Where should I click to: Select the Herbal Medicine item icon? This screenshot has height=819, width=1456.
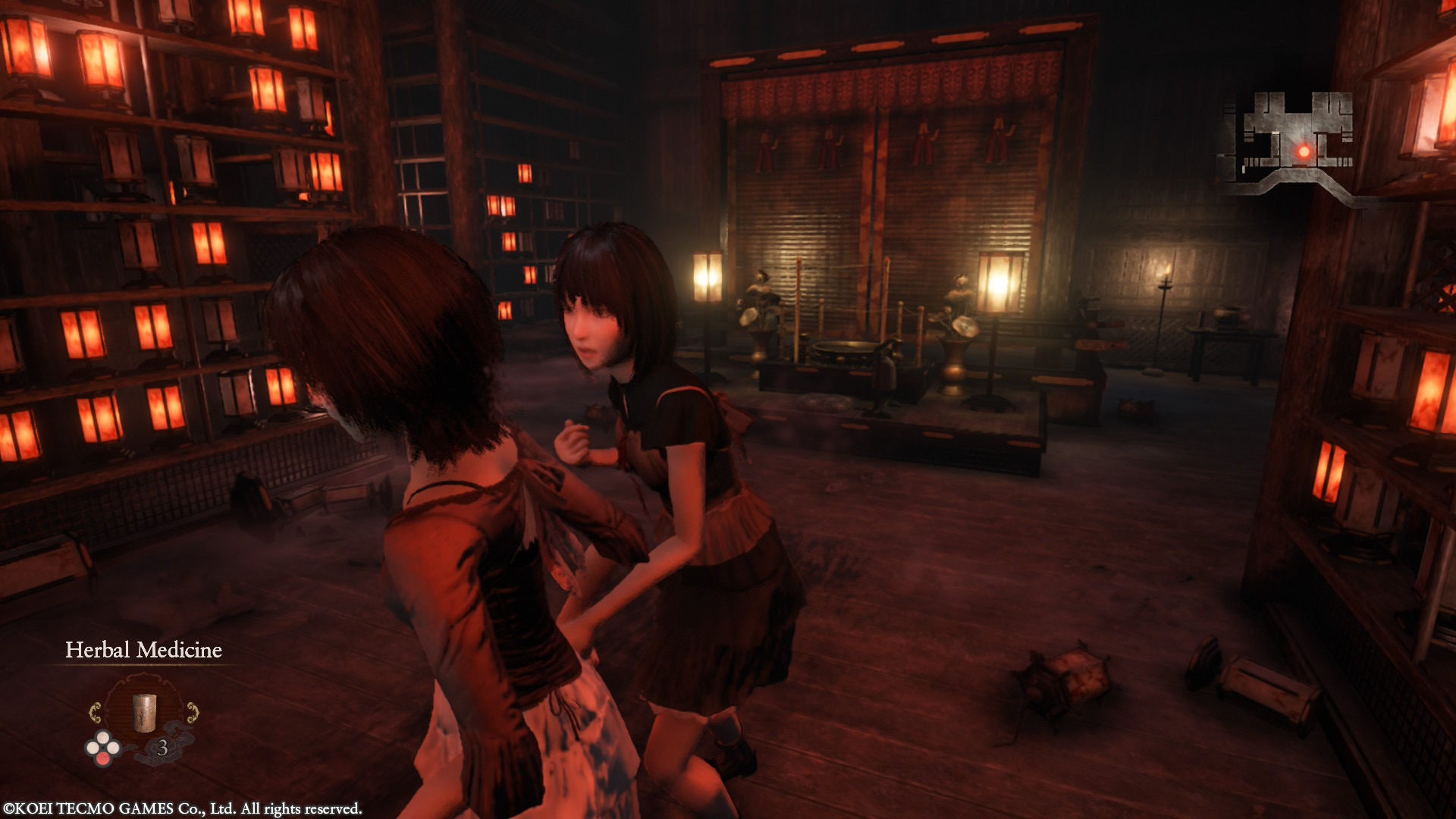(145, 712)
